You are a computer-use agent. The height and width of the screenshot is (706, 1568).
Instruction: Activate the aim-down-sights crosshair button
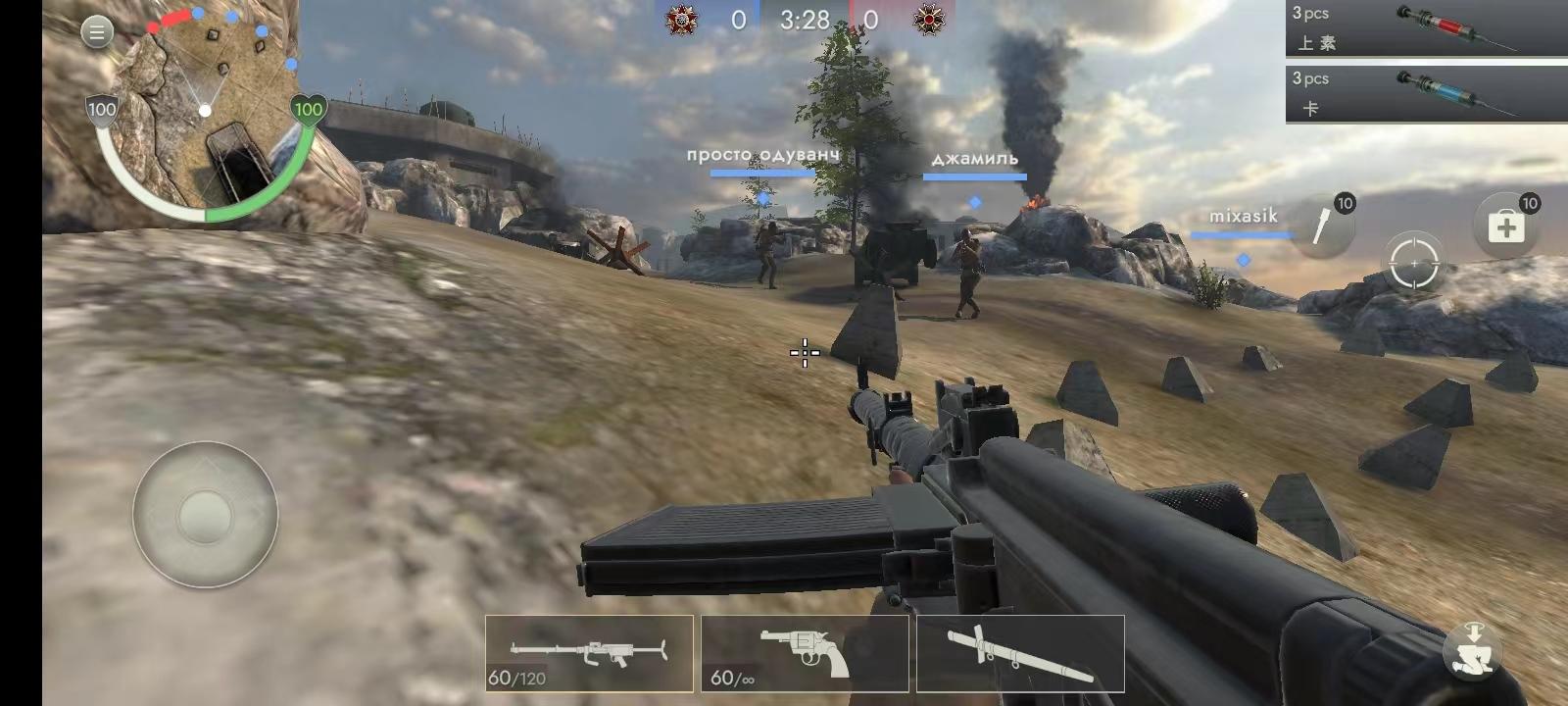click(1414, 263)
